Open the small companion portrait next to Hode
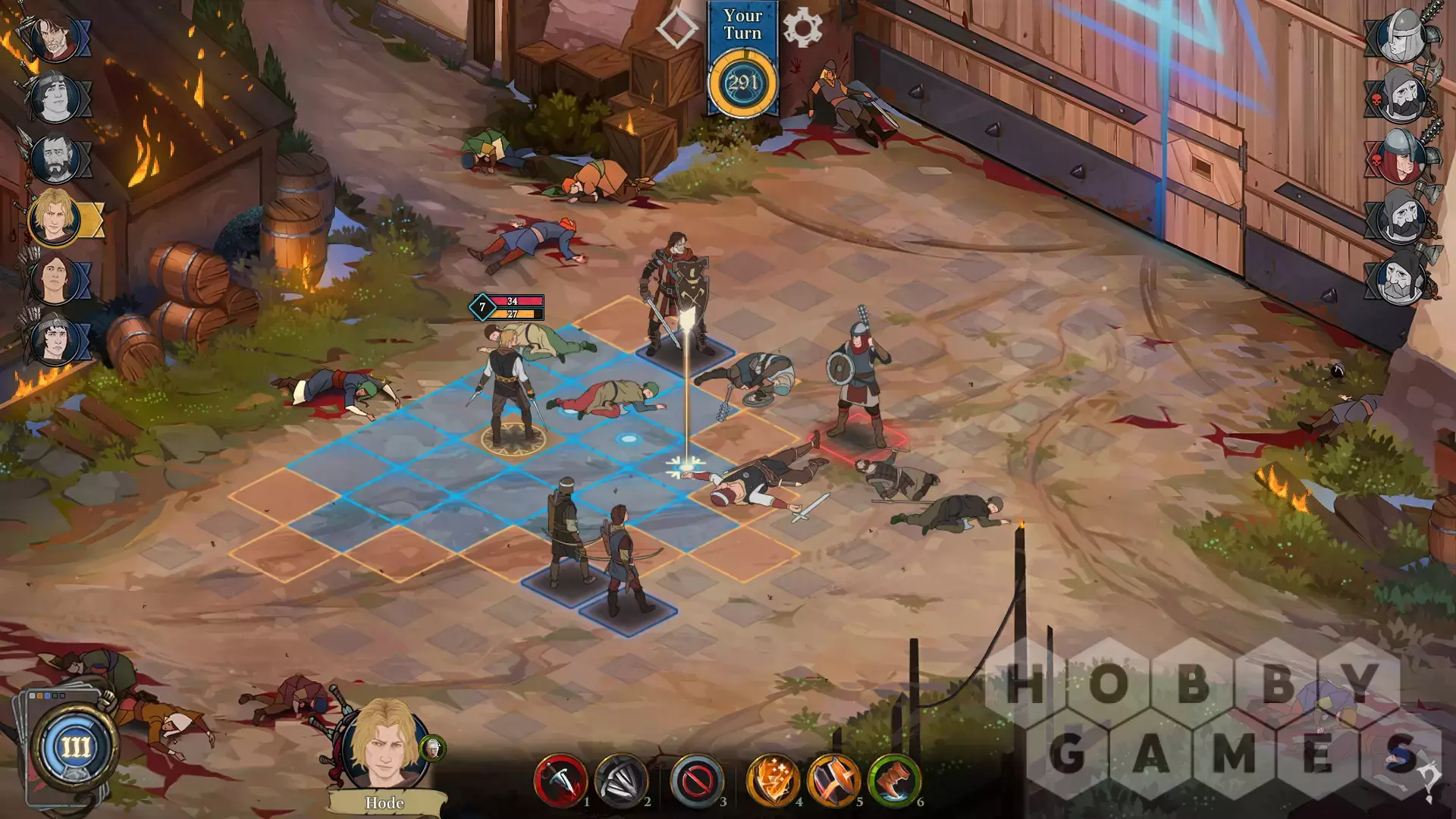 (x=432, y=748)
